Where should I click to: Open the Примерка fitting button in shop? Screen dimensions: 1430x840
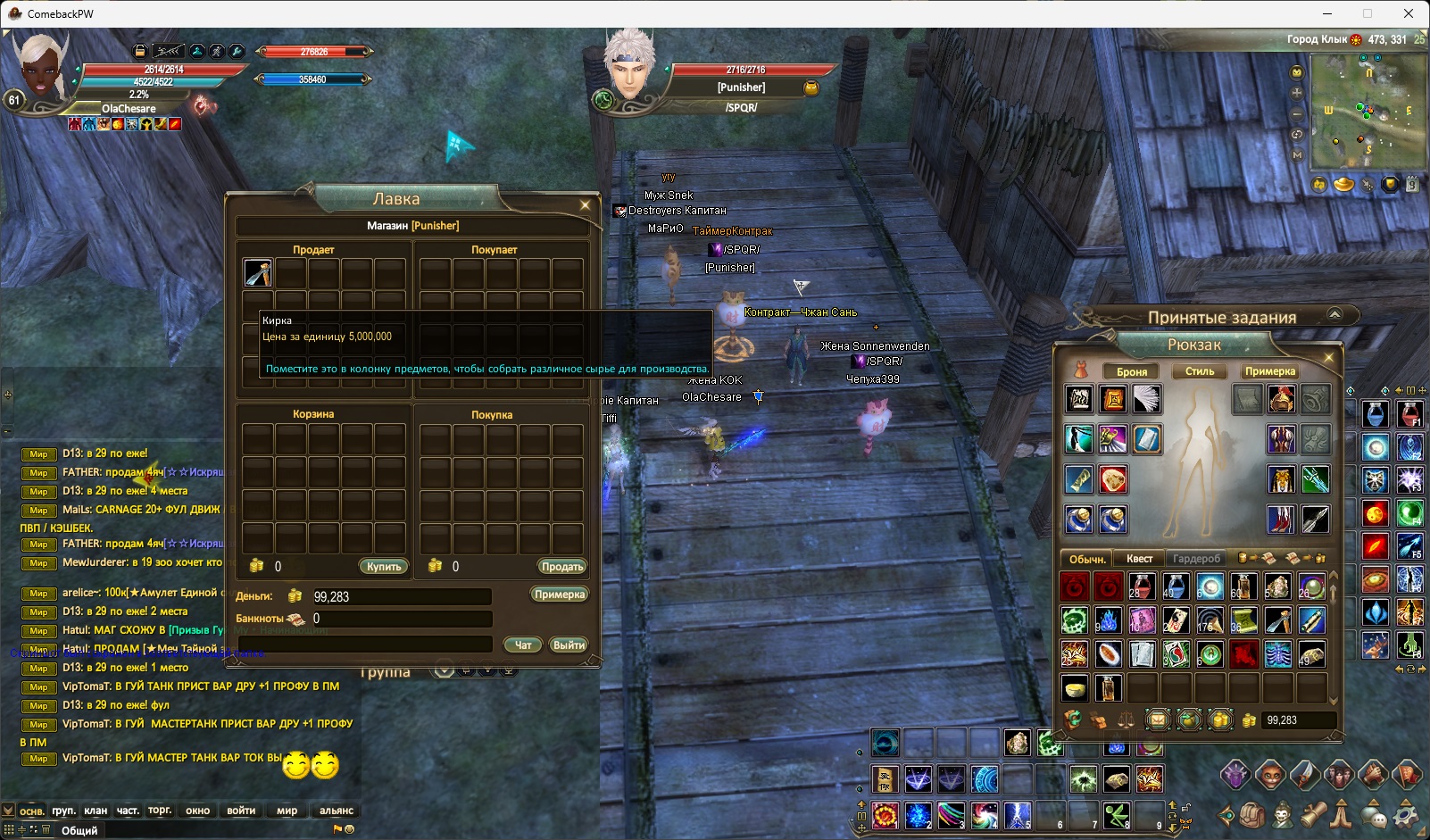tap(560, 595)
